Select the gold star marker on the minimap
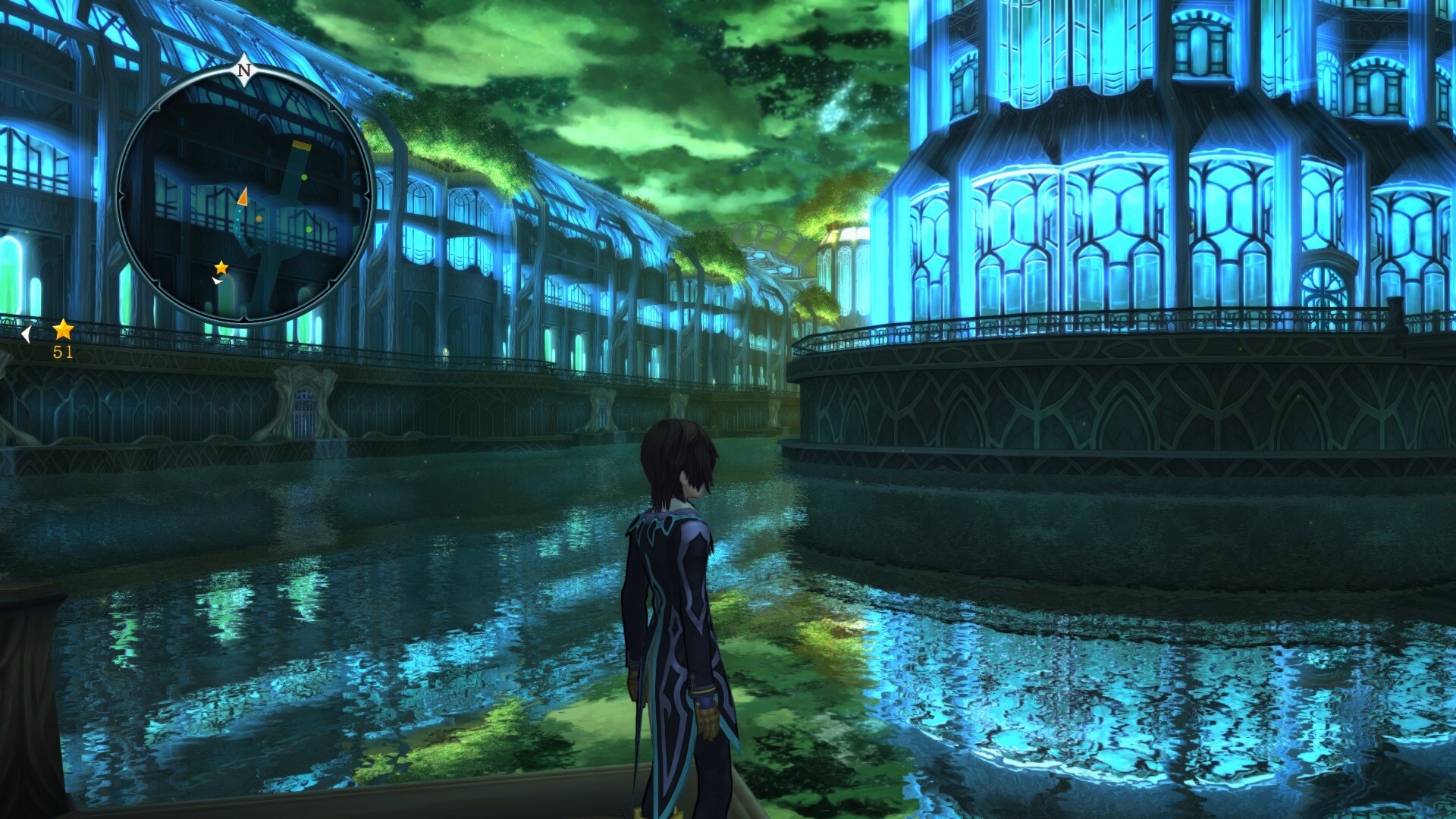 pyautogui.click(x=221, y=268)
